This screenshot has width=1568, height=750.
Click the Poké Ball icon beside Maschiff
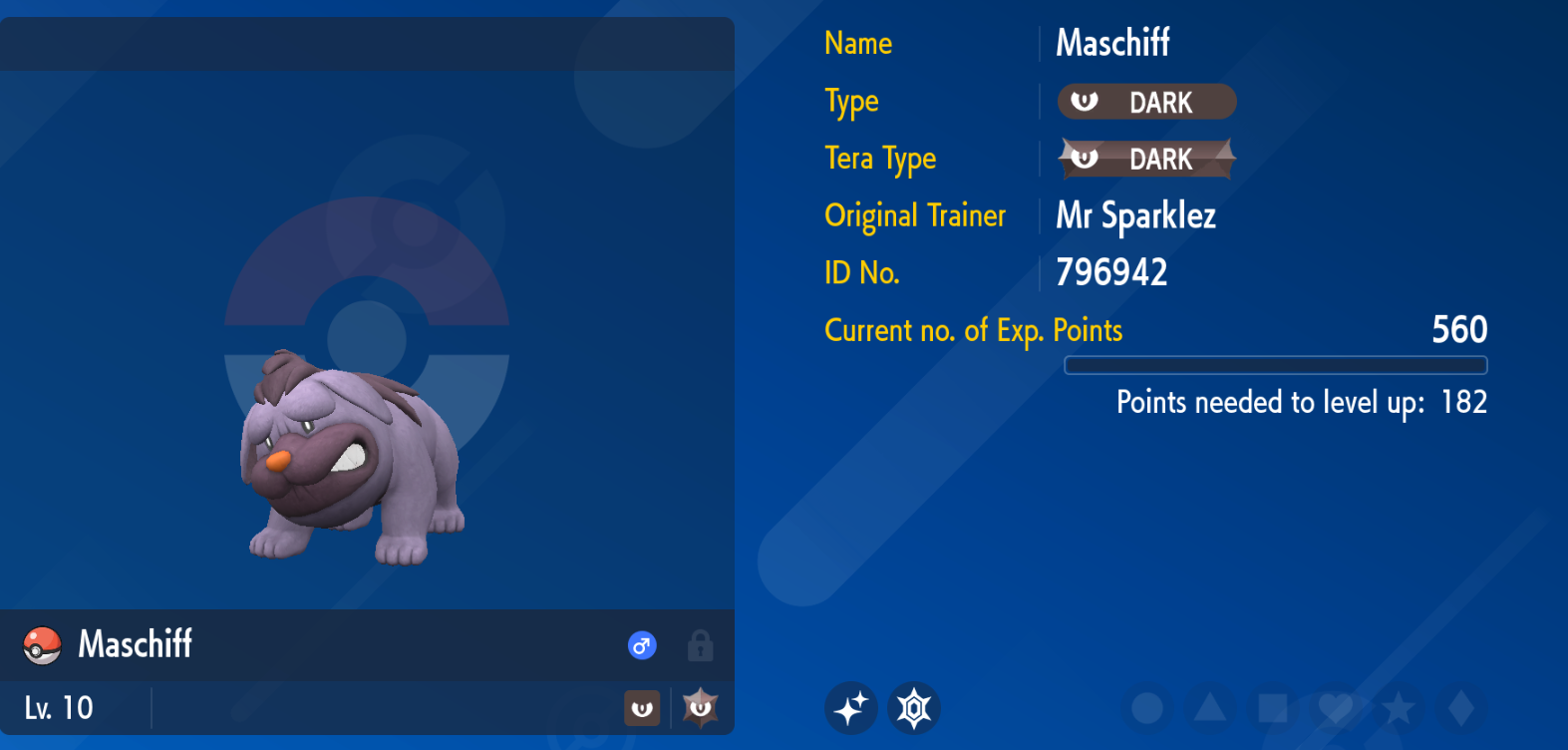[42, 645]
